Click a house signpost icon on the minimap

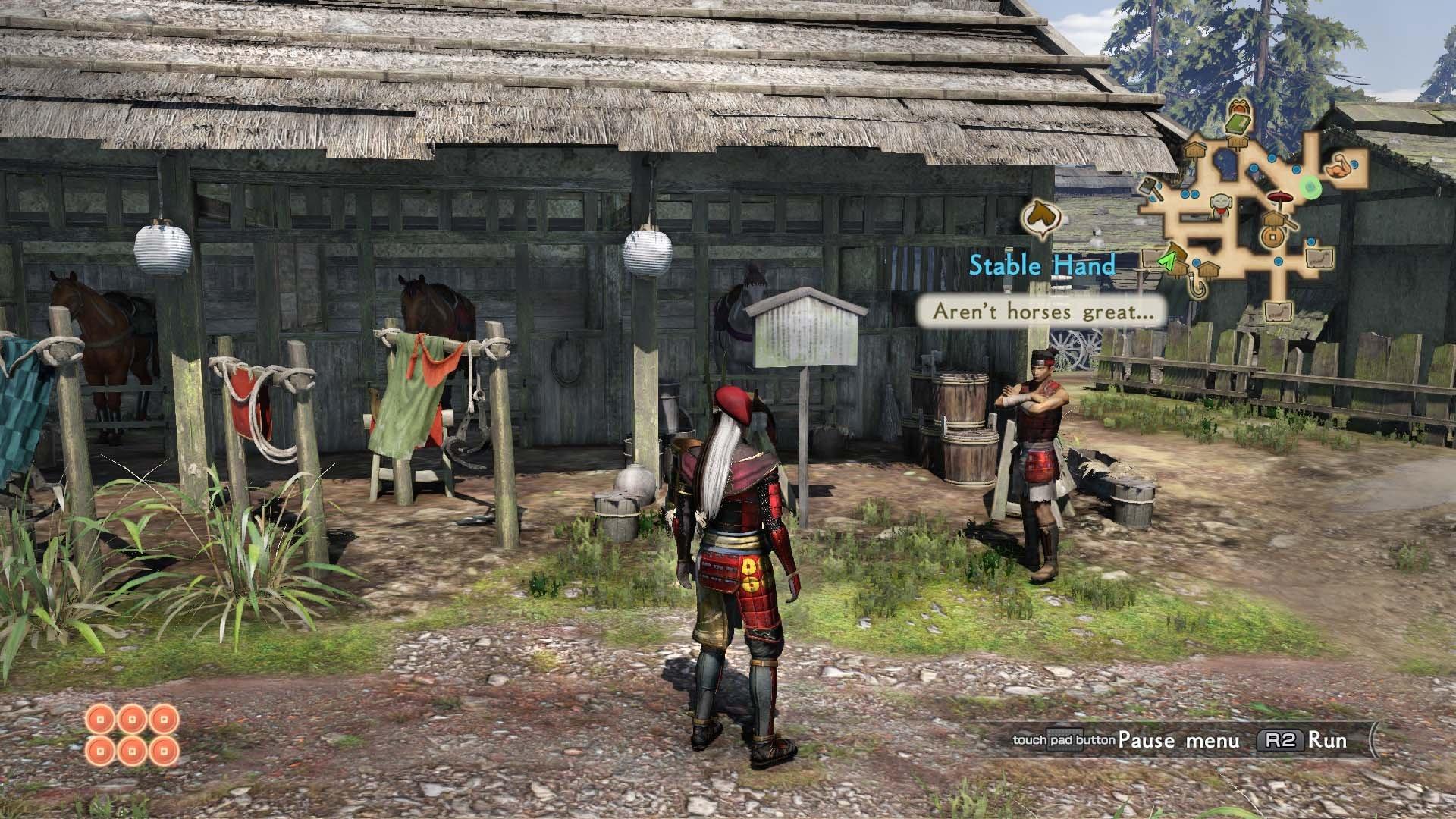pyautogui.click(x=1194, y=148)
